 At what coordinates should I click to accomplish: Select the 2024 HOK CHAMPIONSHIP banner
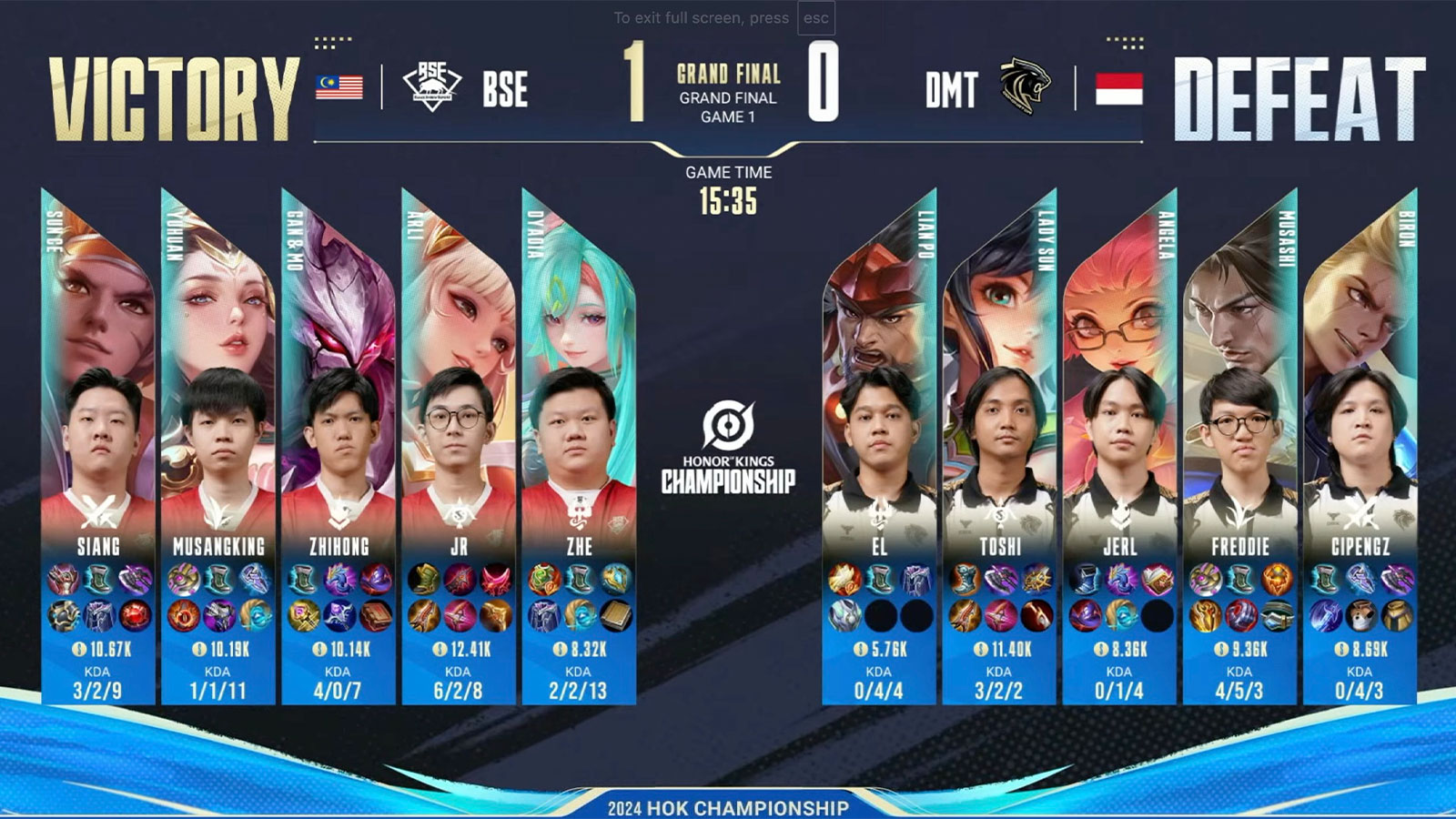point(728,804)
